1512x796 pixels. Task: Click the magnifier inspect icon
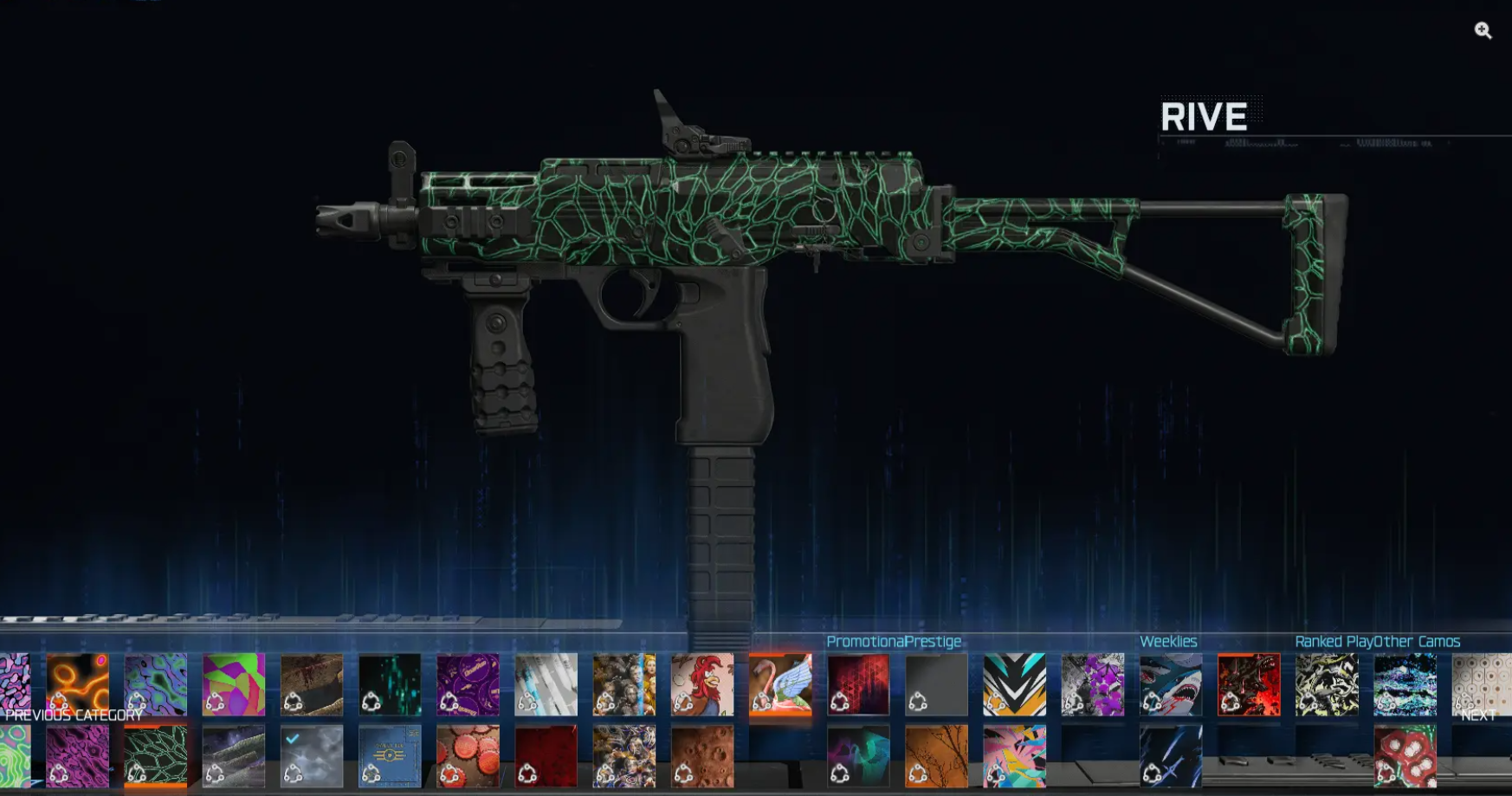tap(1484, 31)
